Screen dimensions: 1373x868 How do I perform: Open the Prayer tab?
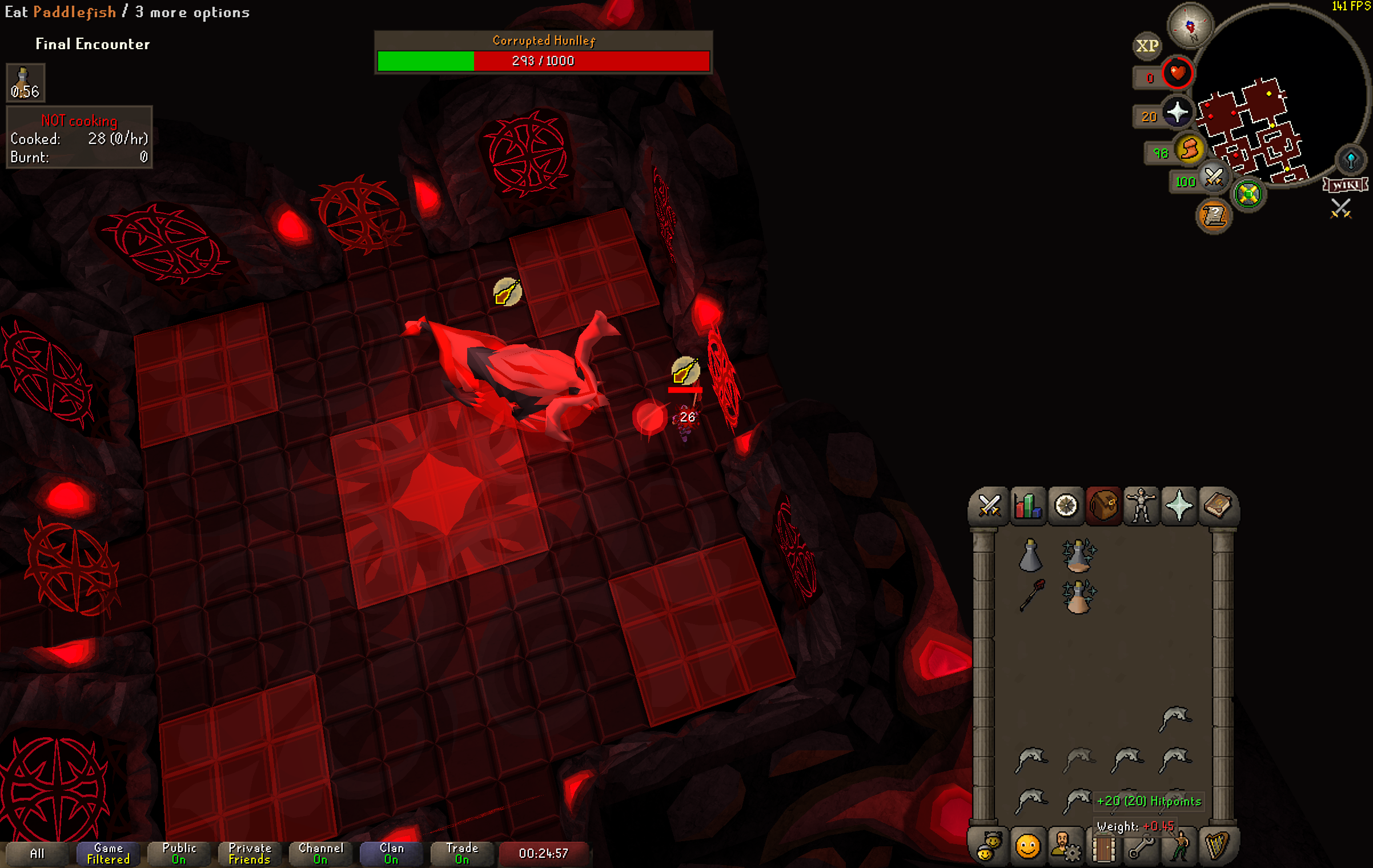(1179, 506)
